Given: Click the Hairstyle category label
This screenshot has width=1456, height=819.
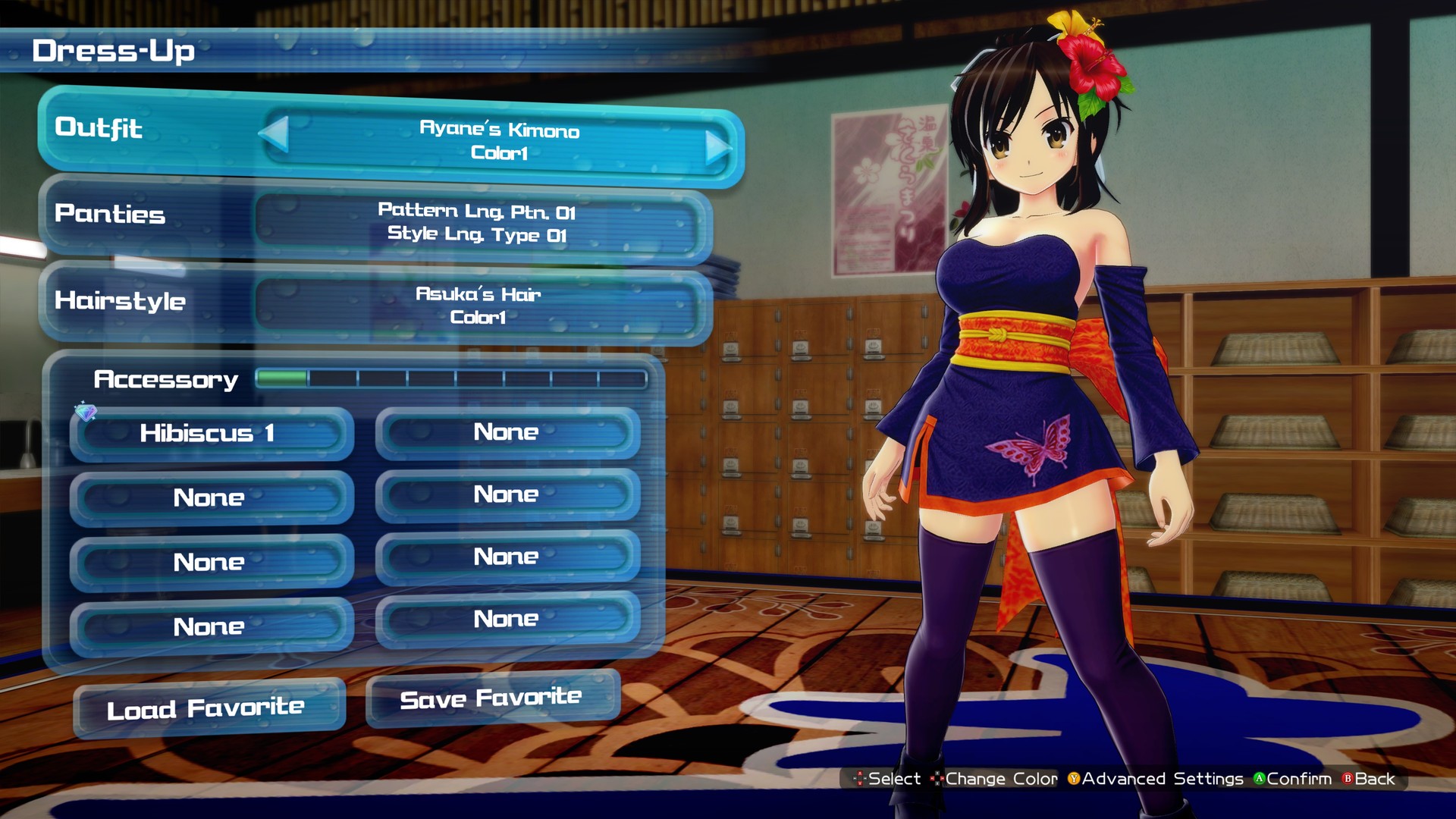Looking at the screenshot, I should click(118, 301).
